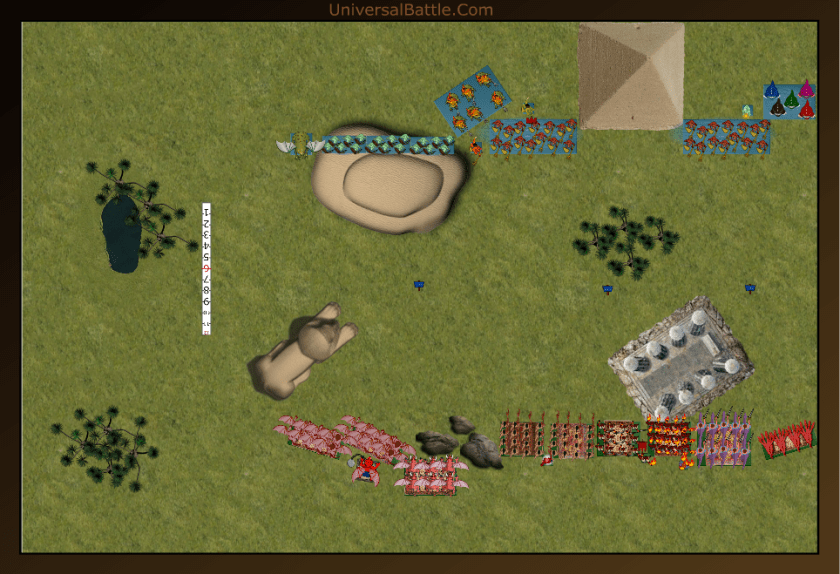The height and width of the screenshot is (574, 840).
Task: Select the purple infantry regiment tray
Action: point(725,439)
